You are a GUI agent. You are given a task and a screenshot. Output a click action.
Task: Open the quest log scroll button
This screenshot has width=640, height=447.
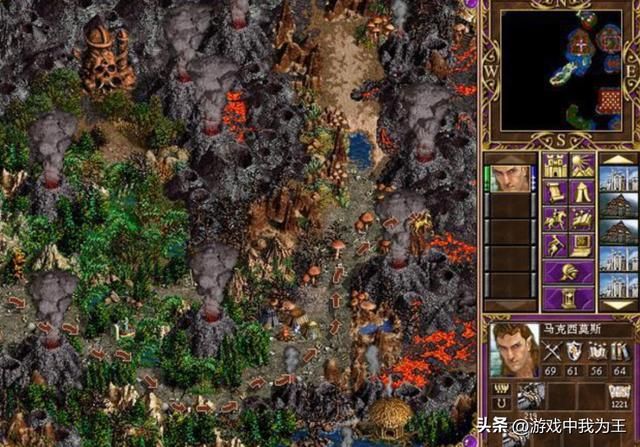[553, 192]
